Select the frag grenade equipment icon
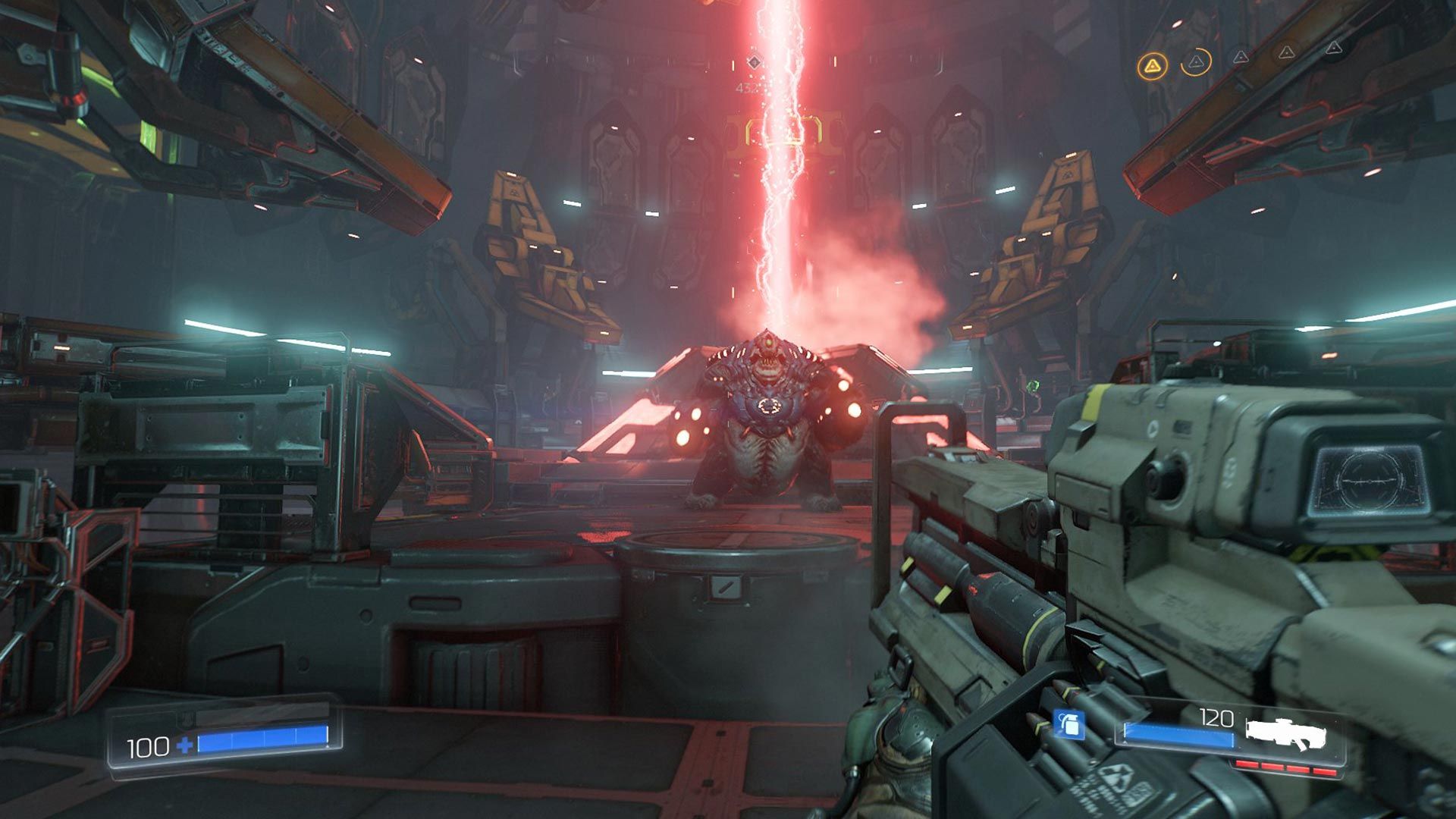1456x819 pixels. (1068, 724)
